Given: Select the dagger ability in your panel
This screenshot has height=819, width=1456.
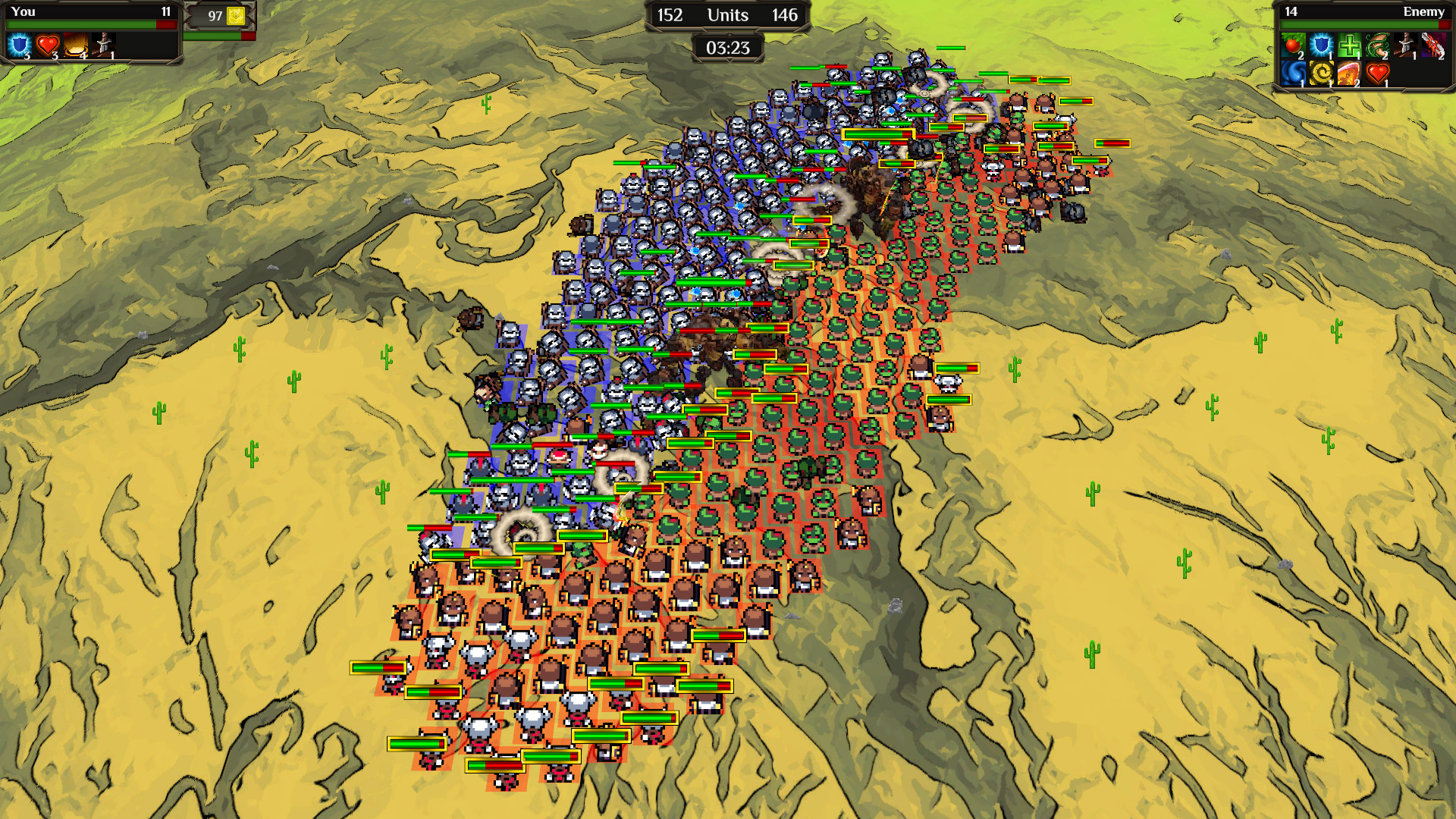Looking at the screenshot, I should [x=102, y=45].
